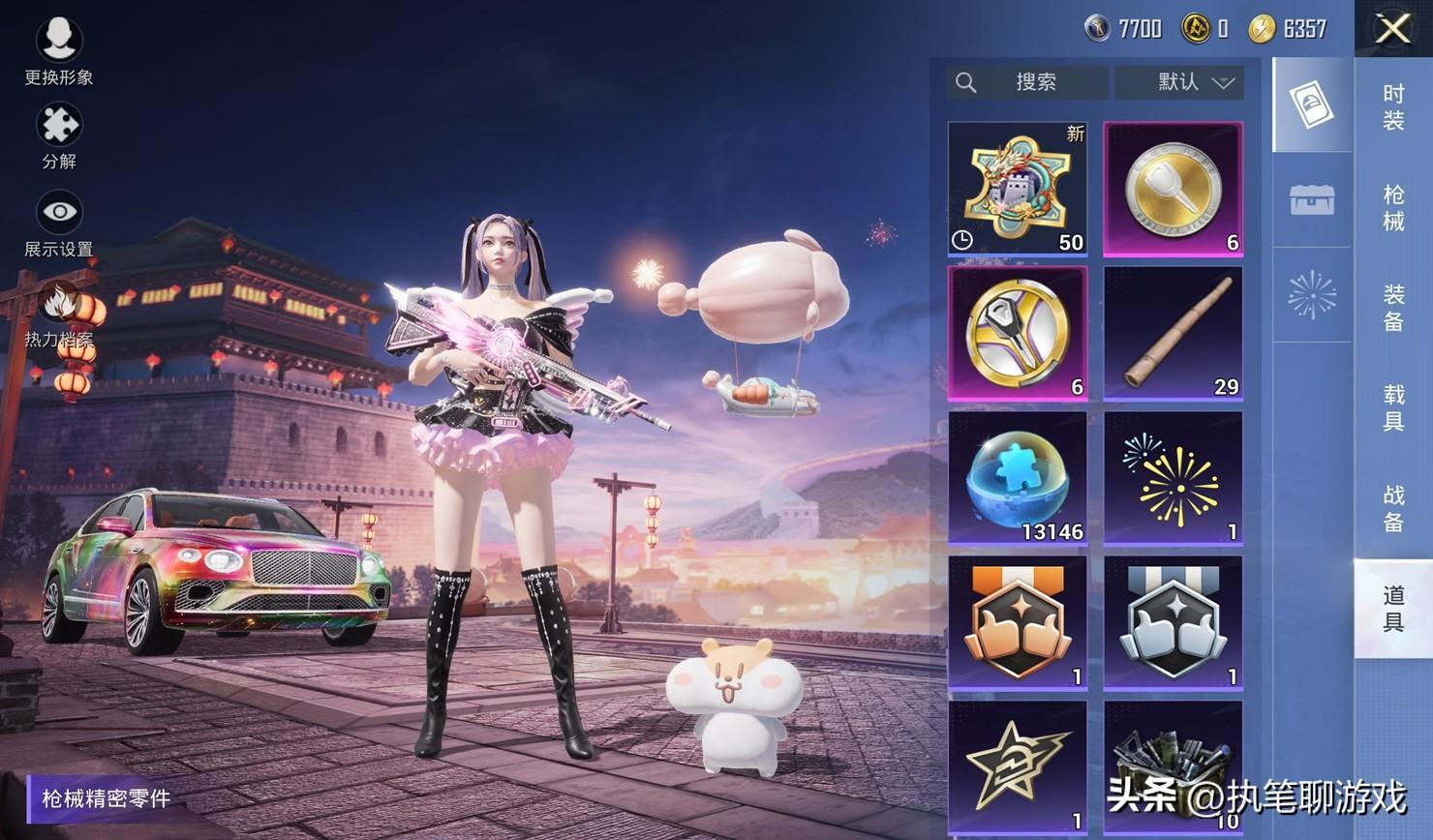The image size is (1433, 840).
Task: Close the inventory screen with the X
Action: pyautogui.click(x=1392, y=29)
